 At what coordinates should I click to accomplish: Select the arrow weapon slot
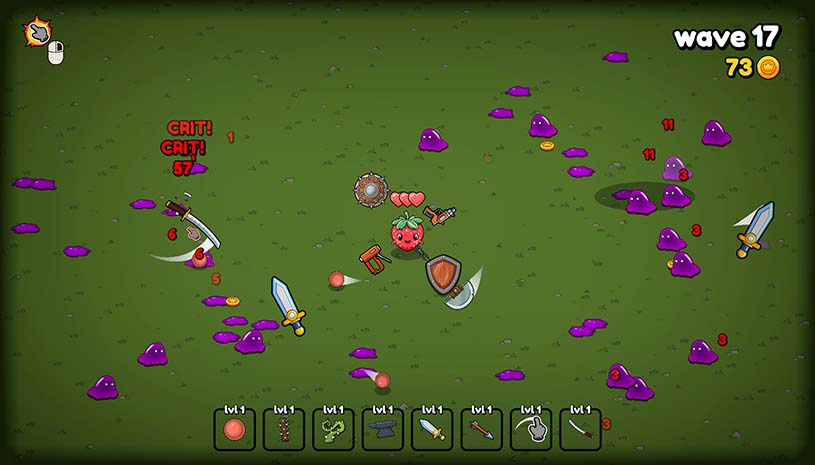click(482, 429)
